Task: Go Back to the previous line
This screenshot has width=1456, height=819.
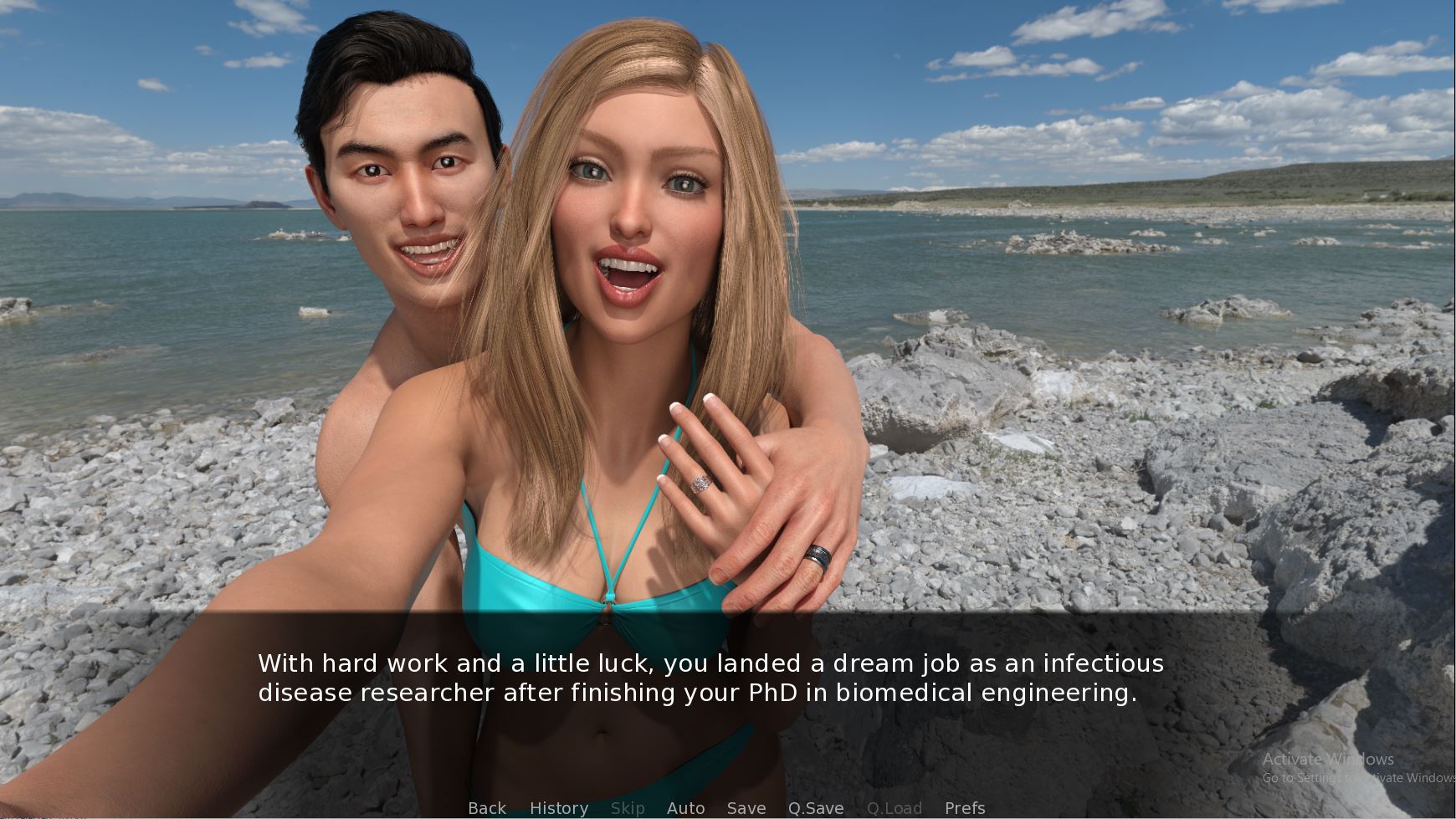Action: (x=487, y=808)
